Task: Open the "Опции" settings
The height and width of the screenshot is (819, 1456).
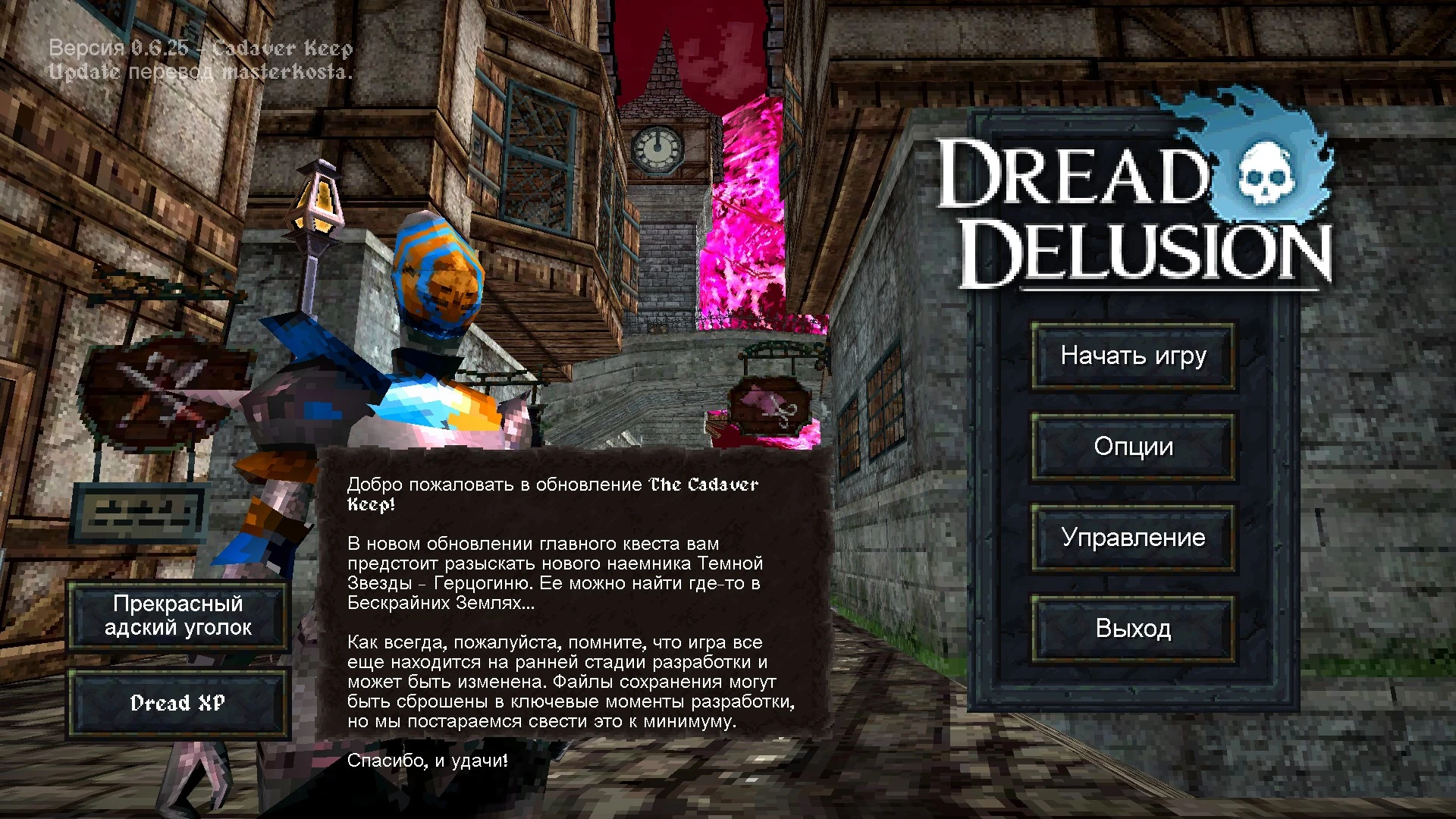Action: (x=1133, y=447)
